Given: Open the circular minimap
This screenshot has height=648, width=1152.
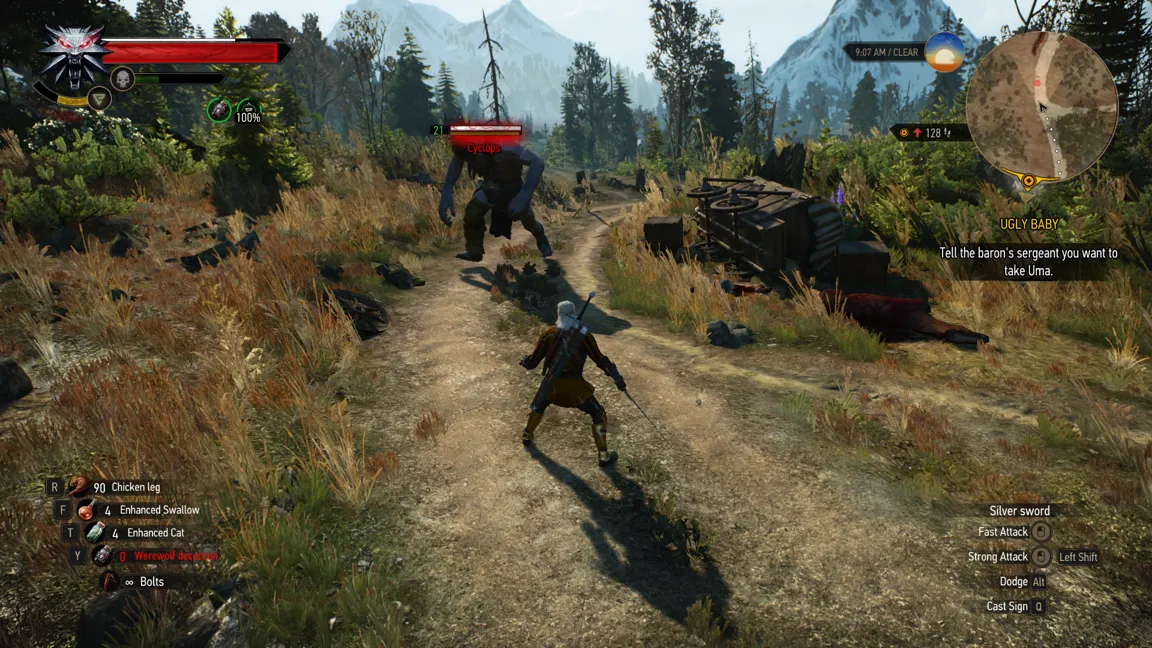Looking at the screenshot, I should coord(1042,106).
